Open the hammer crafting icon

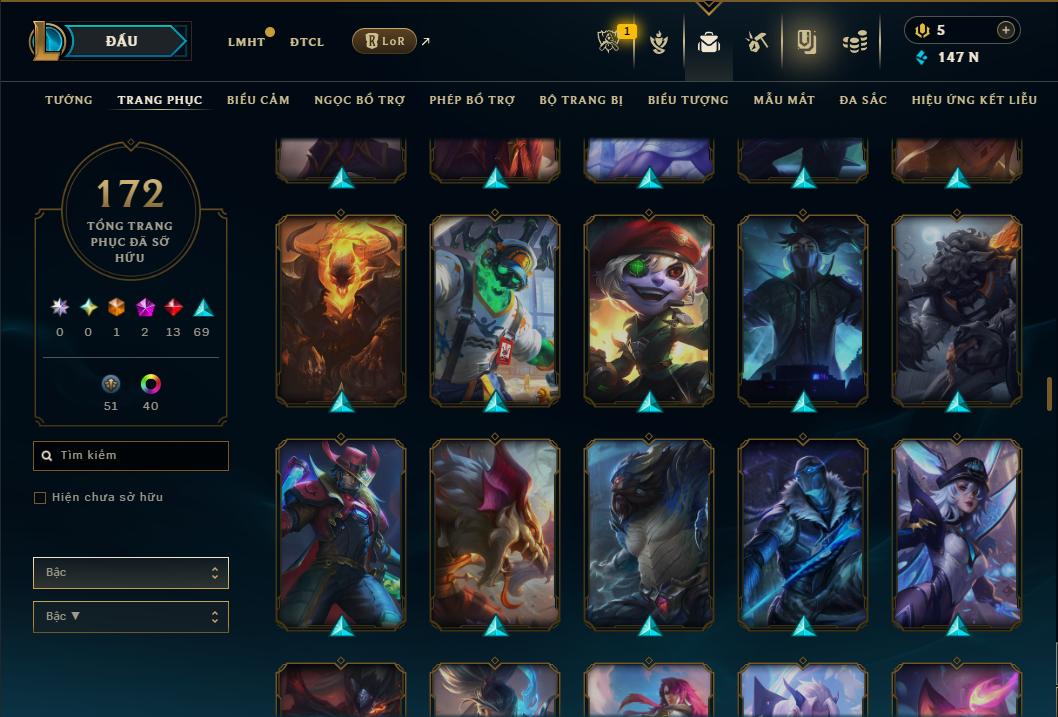756,42
